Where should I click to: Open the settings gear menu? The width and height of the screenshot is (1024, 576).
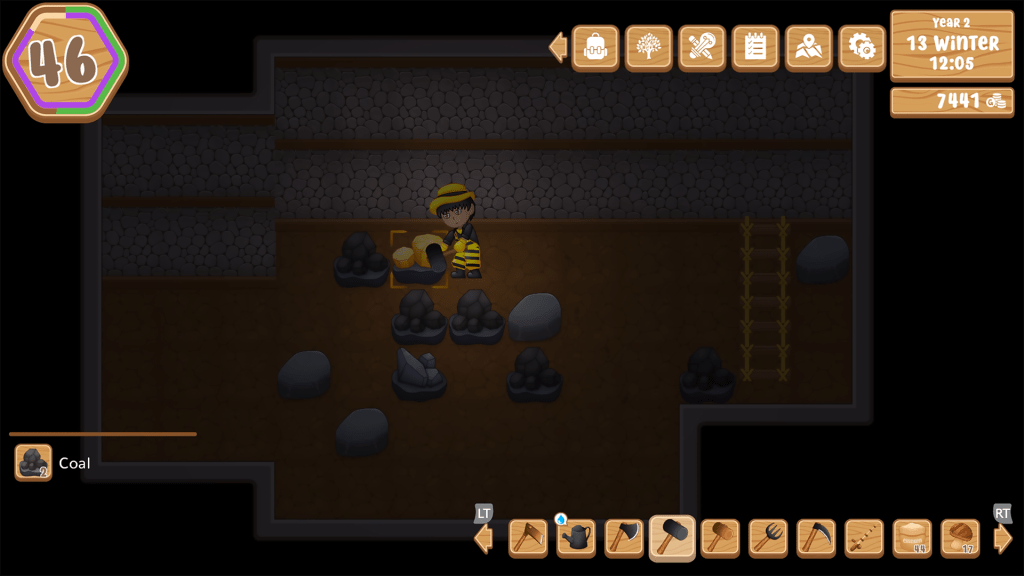coord(862,47)
